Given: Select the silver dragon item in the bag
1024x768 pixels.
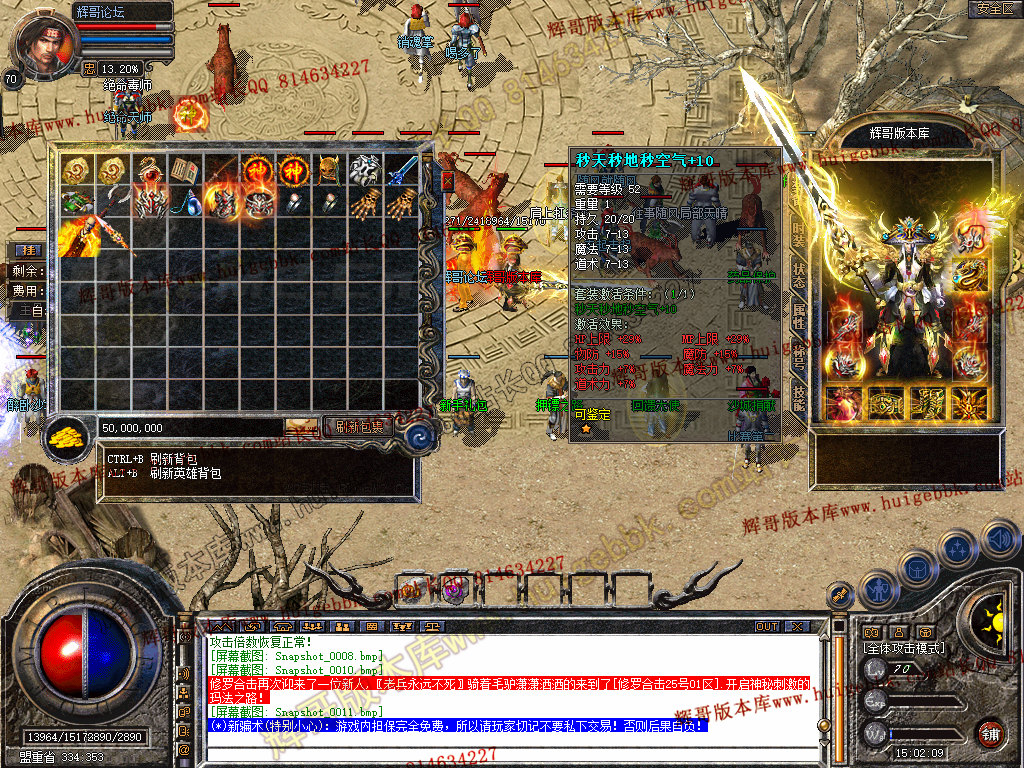Looking at the screenshot, I should click(365, 171).
